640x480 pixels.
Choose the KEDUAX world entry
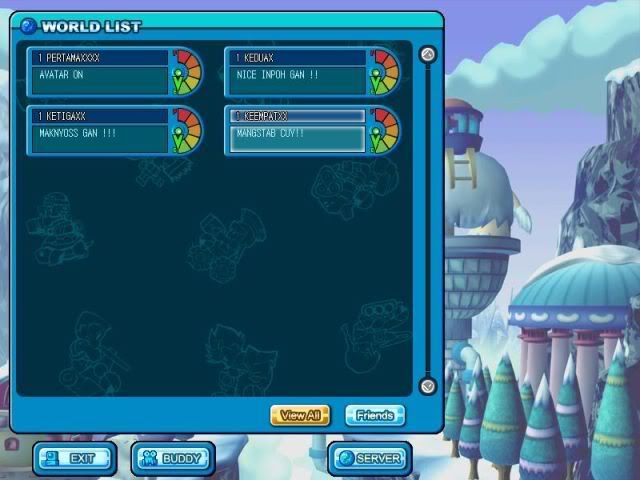click(x=297, y=72)
